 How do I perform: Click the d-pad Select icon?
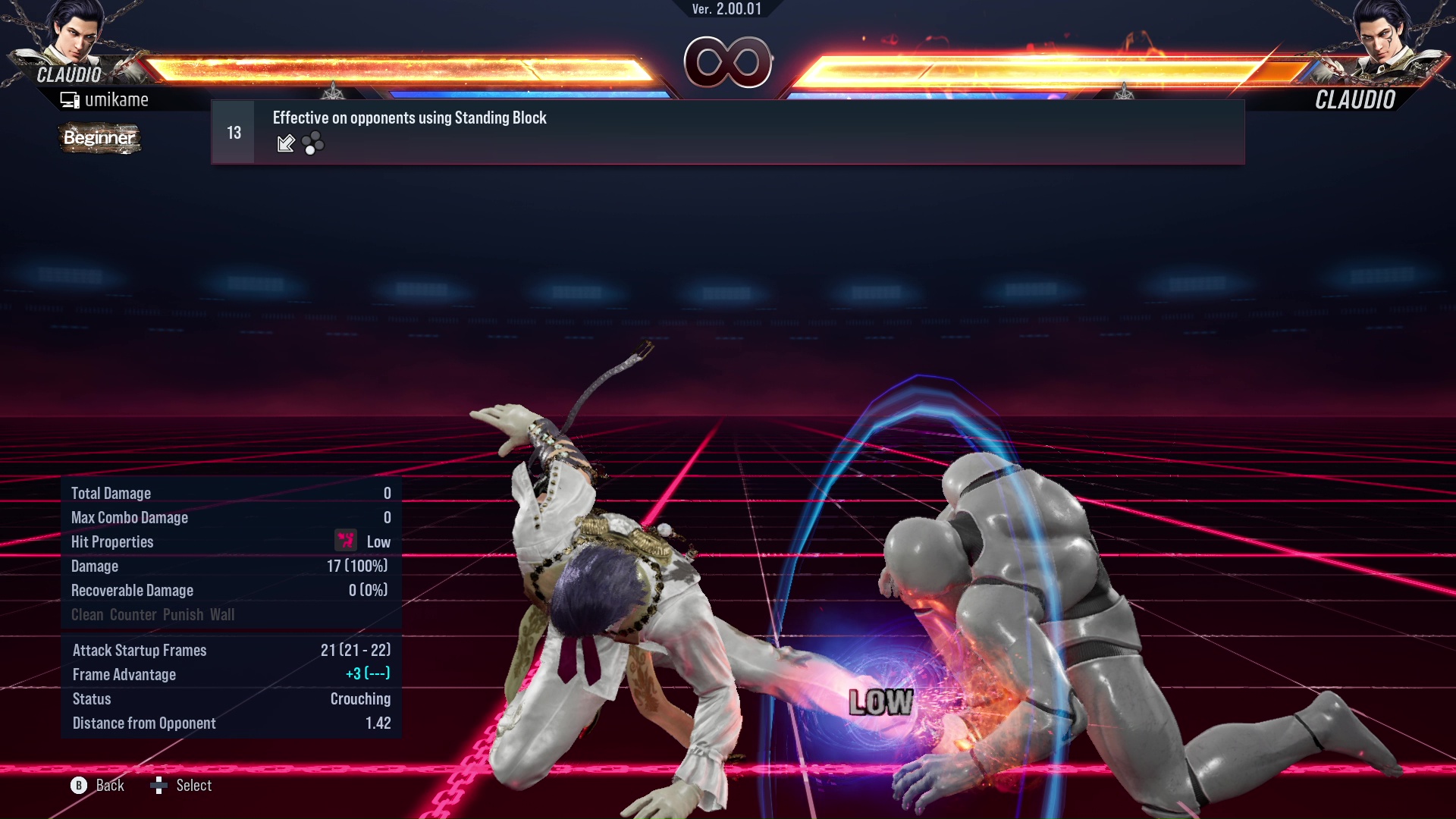coord(160,785)
